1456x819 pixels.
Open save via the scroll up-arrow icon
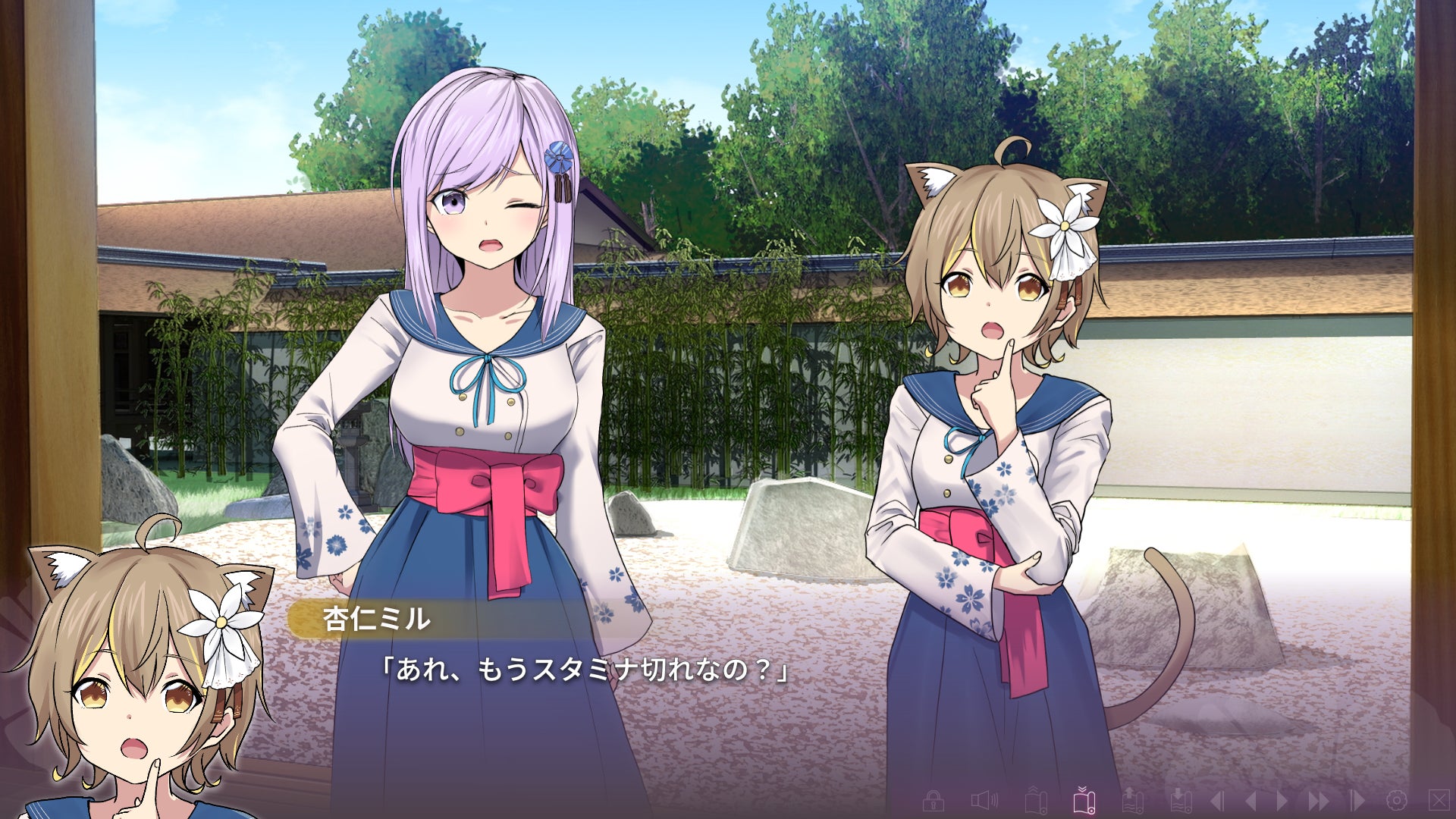[1132, 800]
